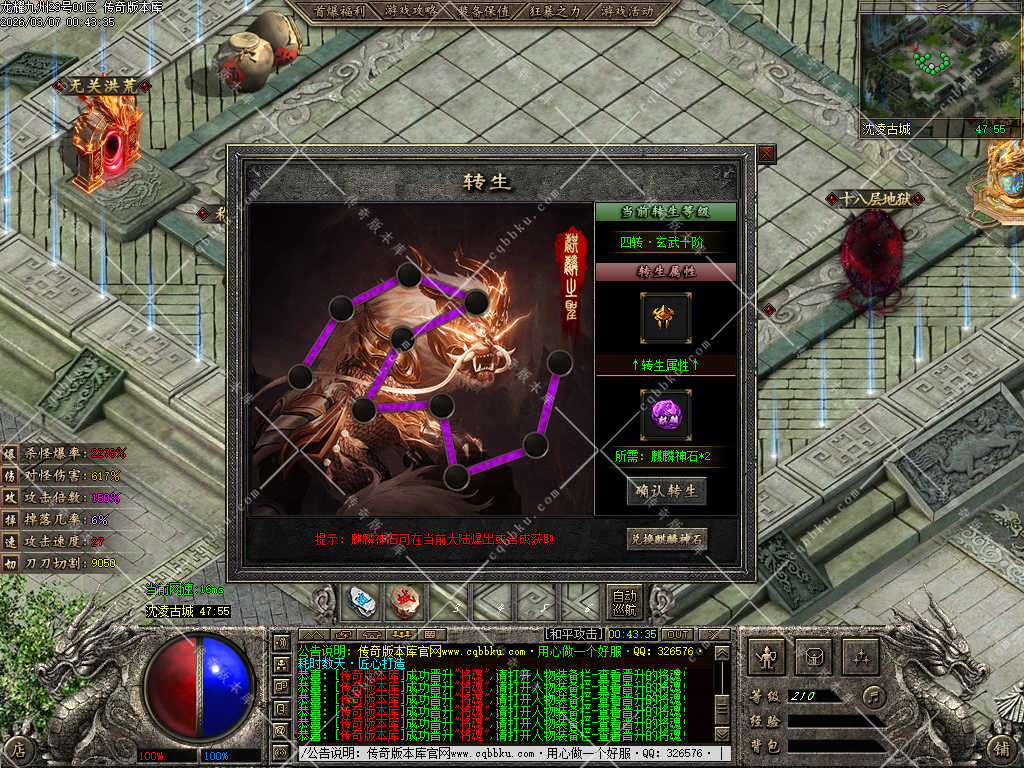Toggle the music note sound button
Screen dimensions: 1024x768
[x=875, y=696]
